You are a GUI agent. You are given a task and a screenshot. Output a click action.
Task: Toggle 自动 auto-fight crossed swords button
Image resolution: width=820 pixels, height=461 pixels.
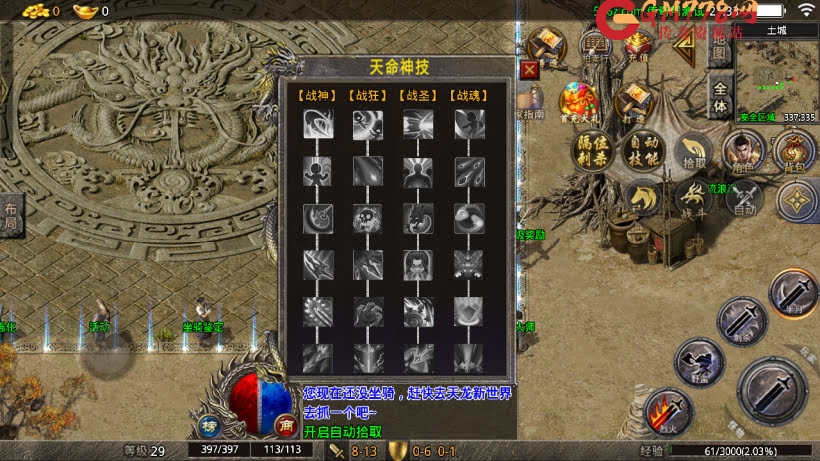point(743,198)
